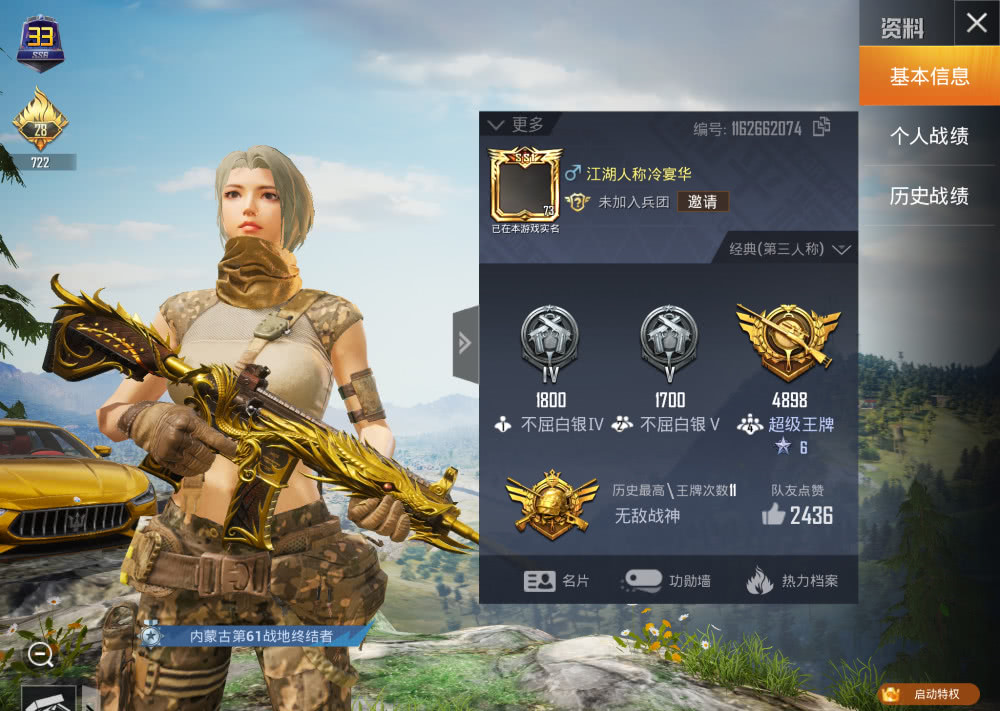Select the player avatar frame
The image size is (1000, 711).
[523, 186]
